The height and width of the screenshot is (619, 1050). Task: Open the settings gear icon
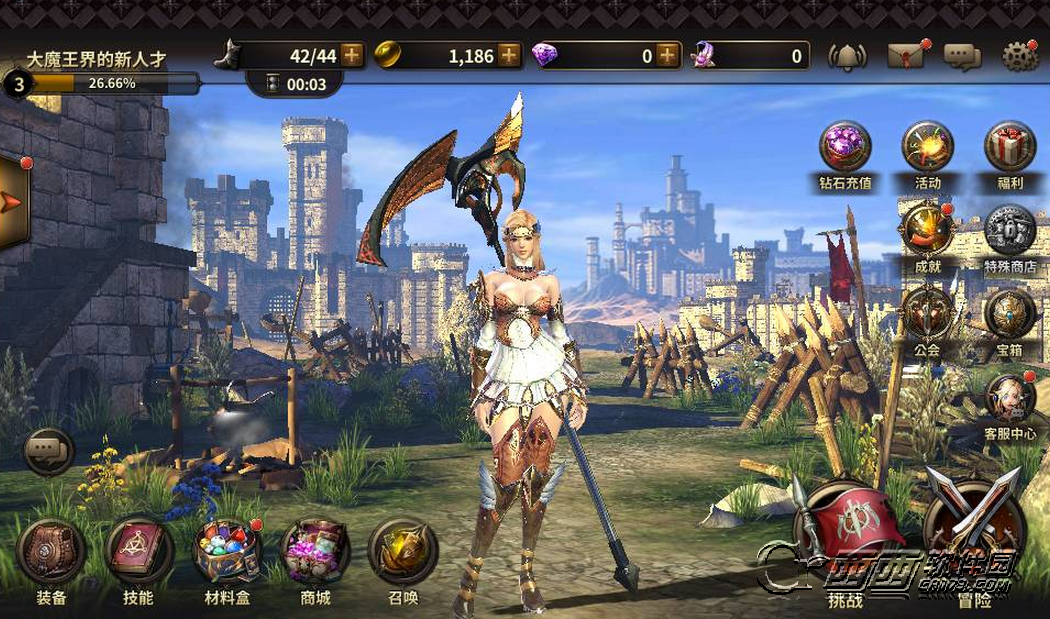[x=1019, y=56]
